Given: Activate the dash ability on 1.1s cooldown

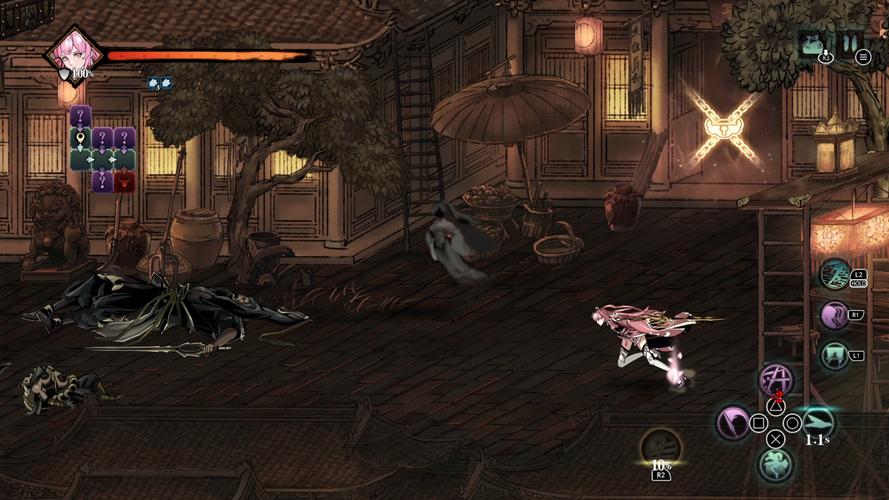Looking at the screenshot, I should (x=817, y=422).
